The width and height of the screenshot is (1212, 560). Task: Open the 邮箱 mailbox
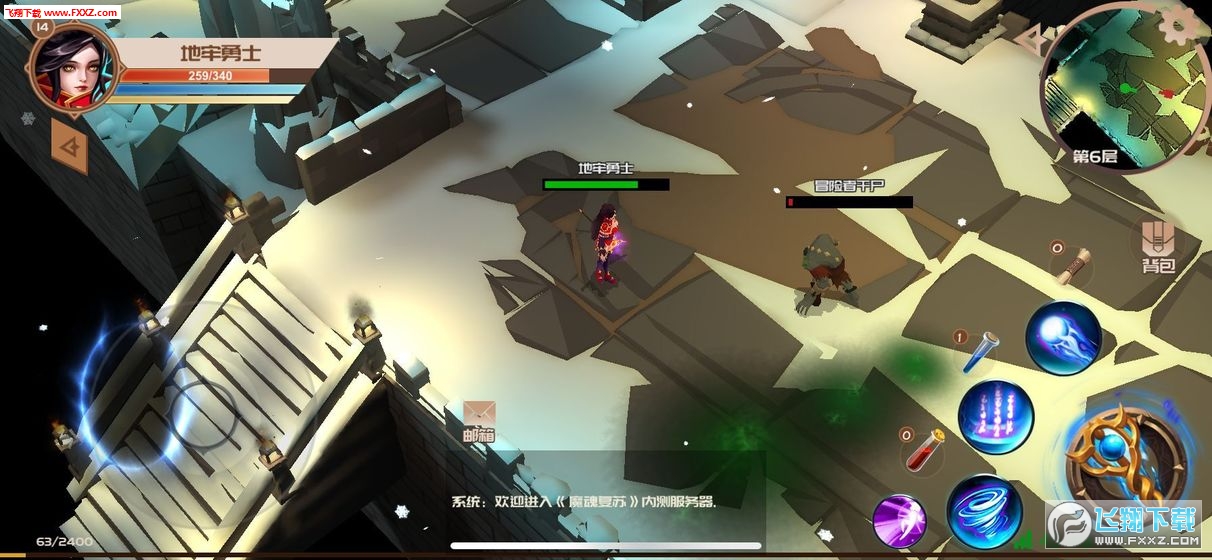pos(479,420)
